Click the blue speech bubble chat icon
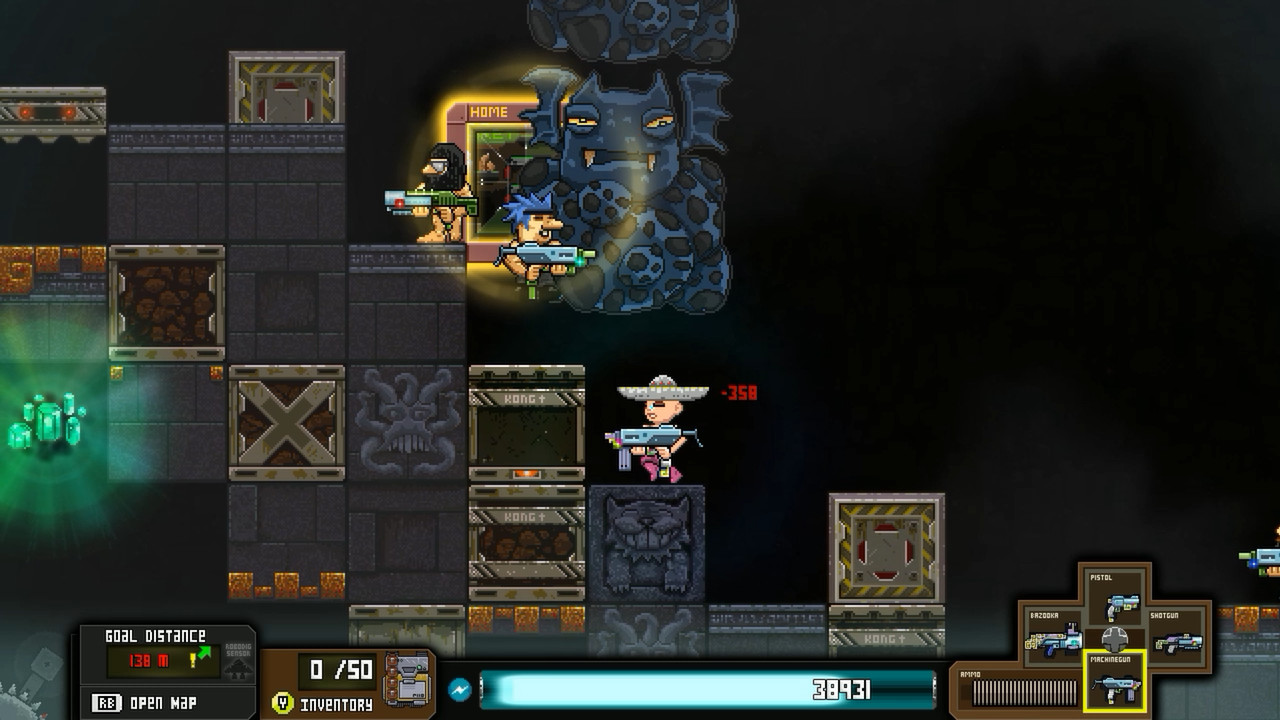Viewport: 1280px width, 720px height. point(459,687)
